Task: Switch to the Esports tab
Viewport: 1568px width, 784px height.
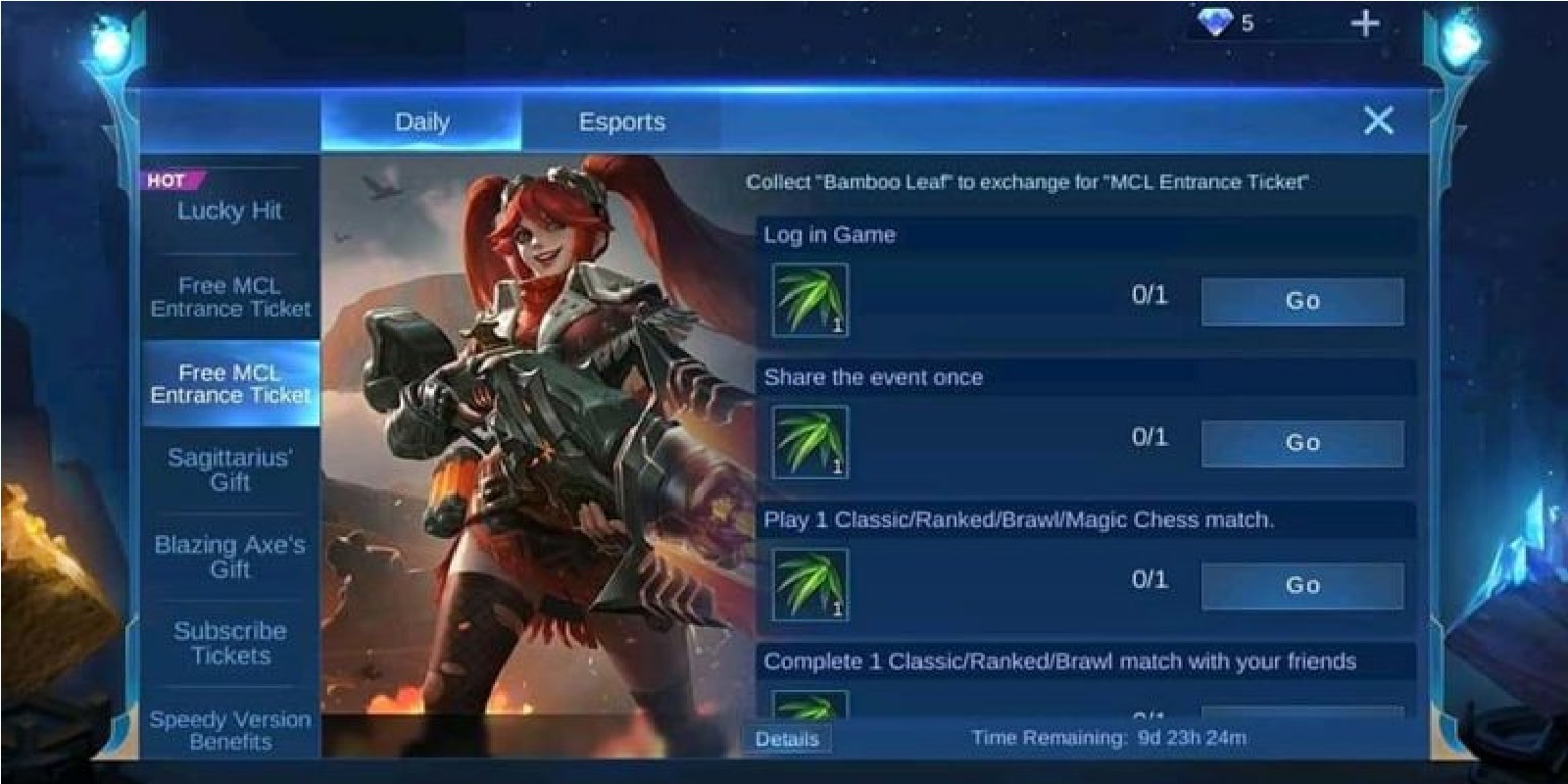Action: tap(624, 122)
